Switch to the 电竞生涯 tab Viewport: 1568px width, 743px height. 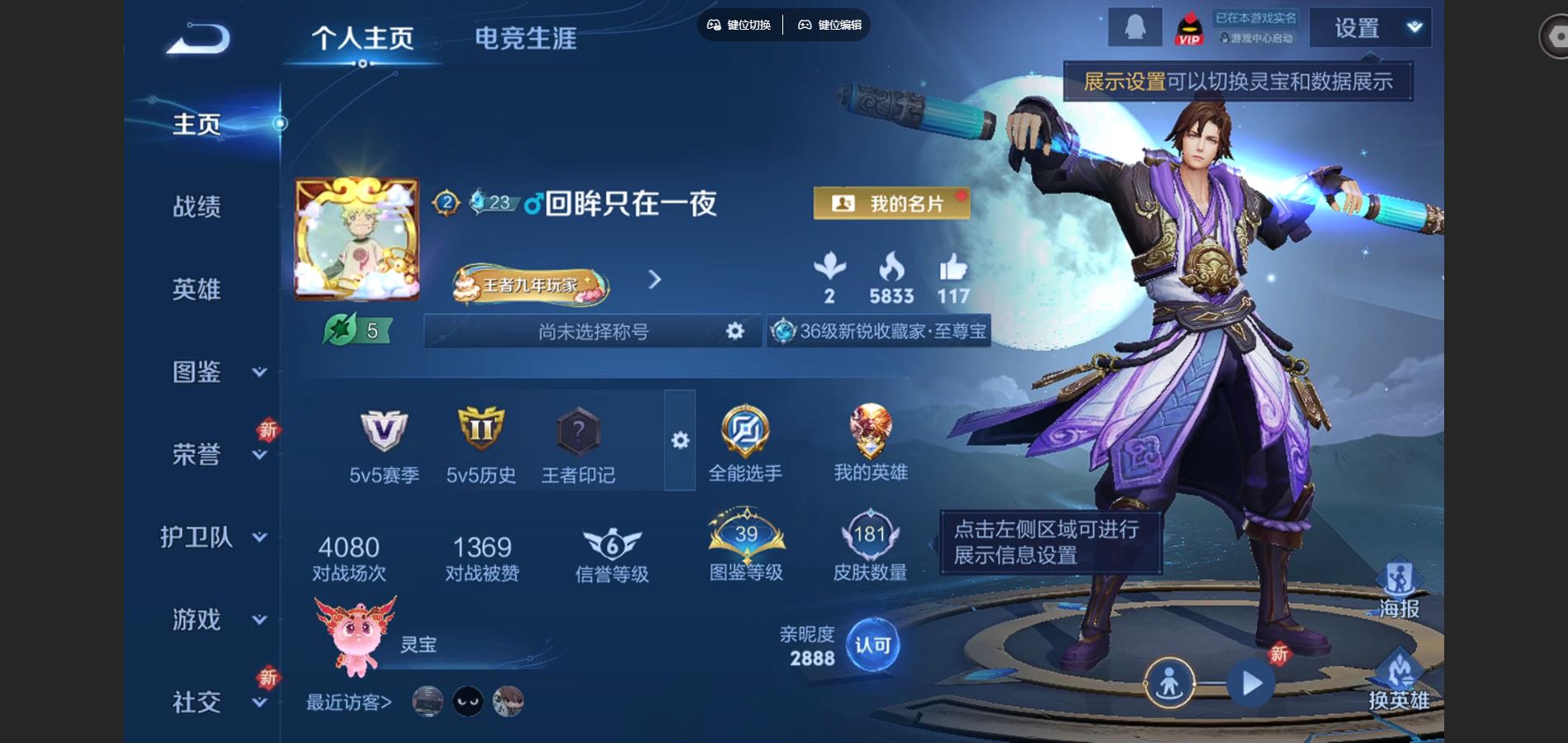pyautogui.click(x=527, y=37)
